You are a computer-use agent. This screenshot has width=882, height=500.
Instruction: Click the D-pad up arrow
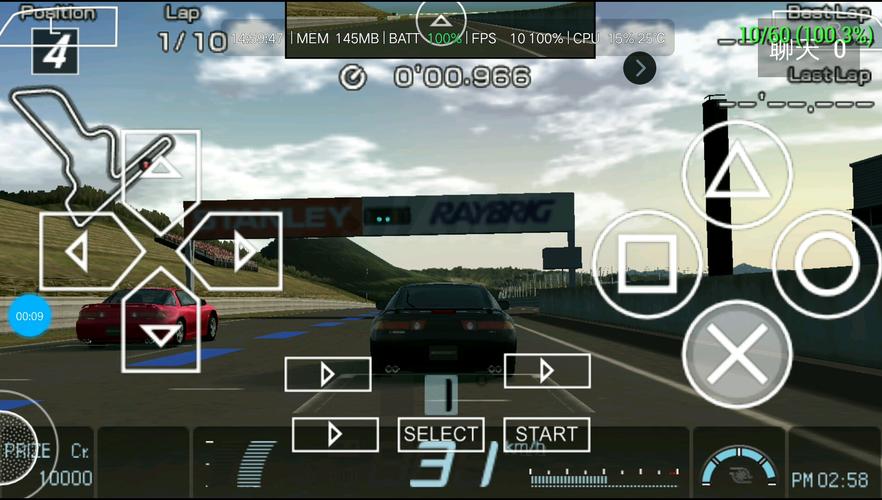point(161,169)
